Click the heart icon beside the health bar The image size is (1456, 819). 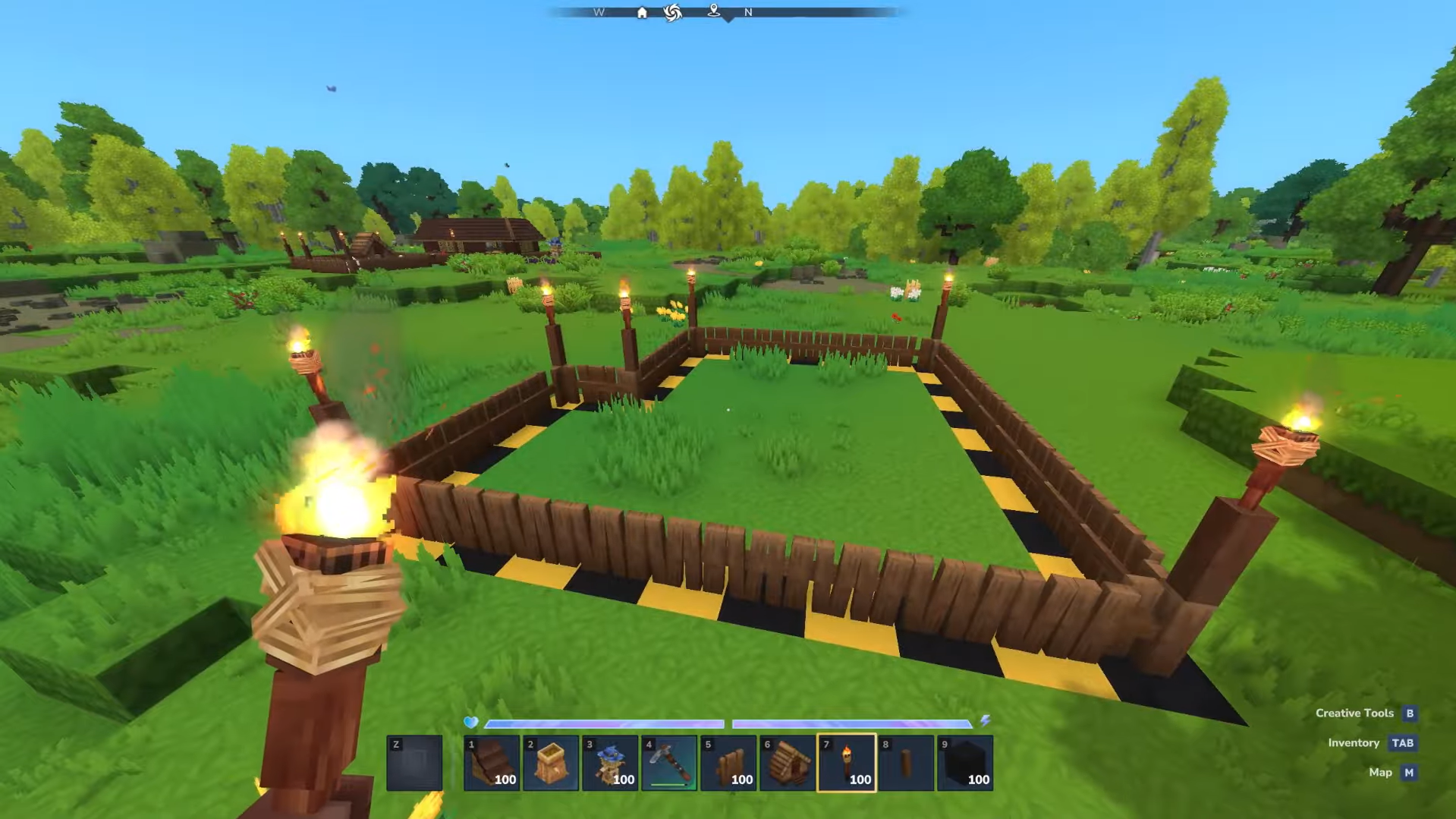(471, 723)
